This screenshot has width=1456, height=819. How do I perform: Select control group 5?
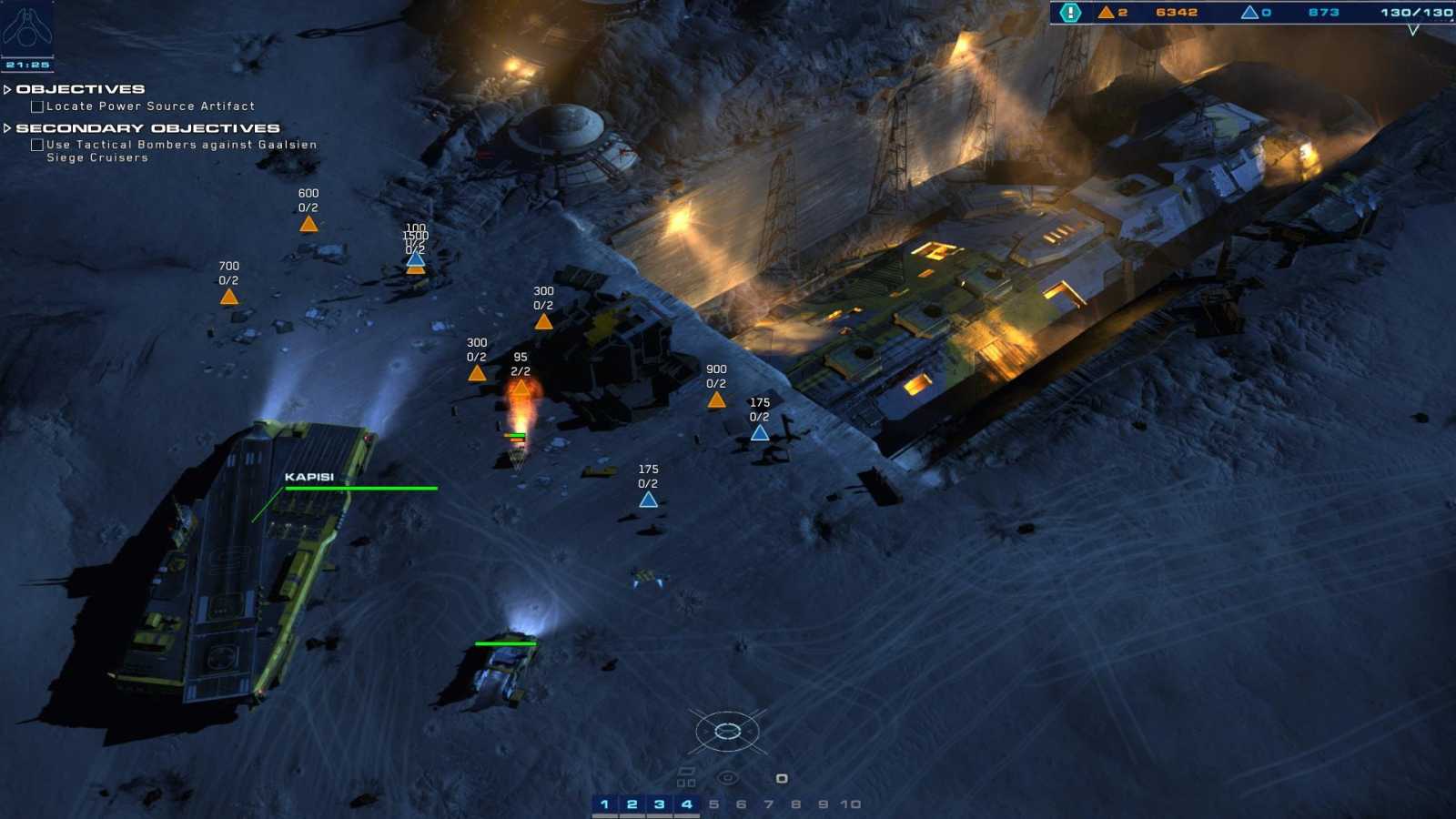715,804
